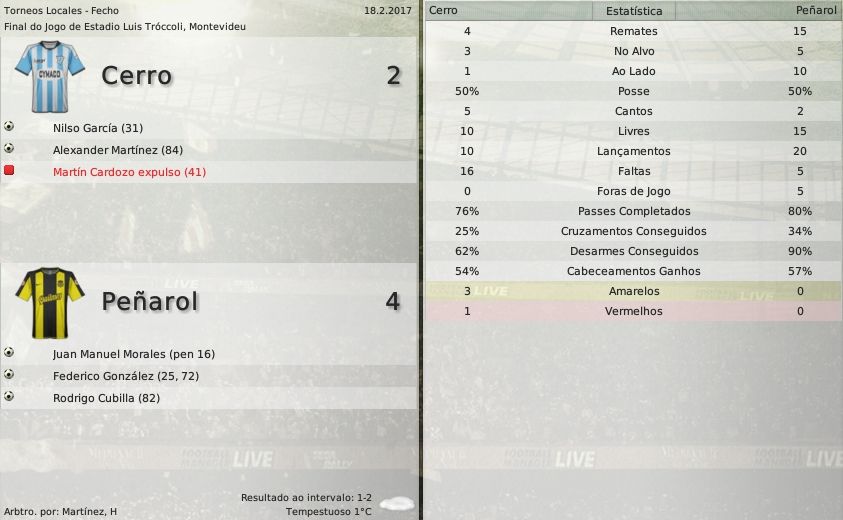Click the Cerro column header in stats
This screenshot has height=520, width=843.
(x=444, y=10)
